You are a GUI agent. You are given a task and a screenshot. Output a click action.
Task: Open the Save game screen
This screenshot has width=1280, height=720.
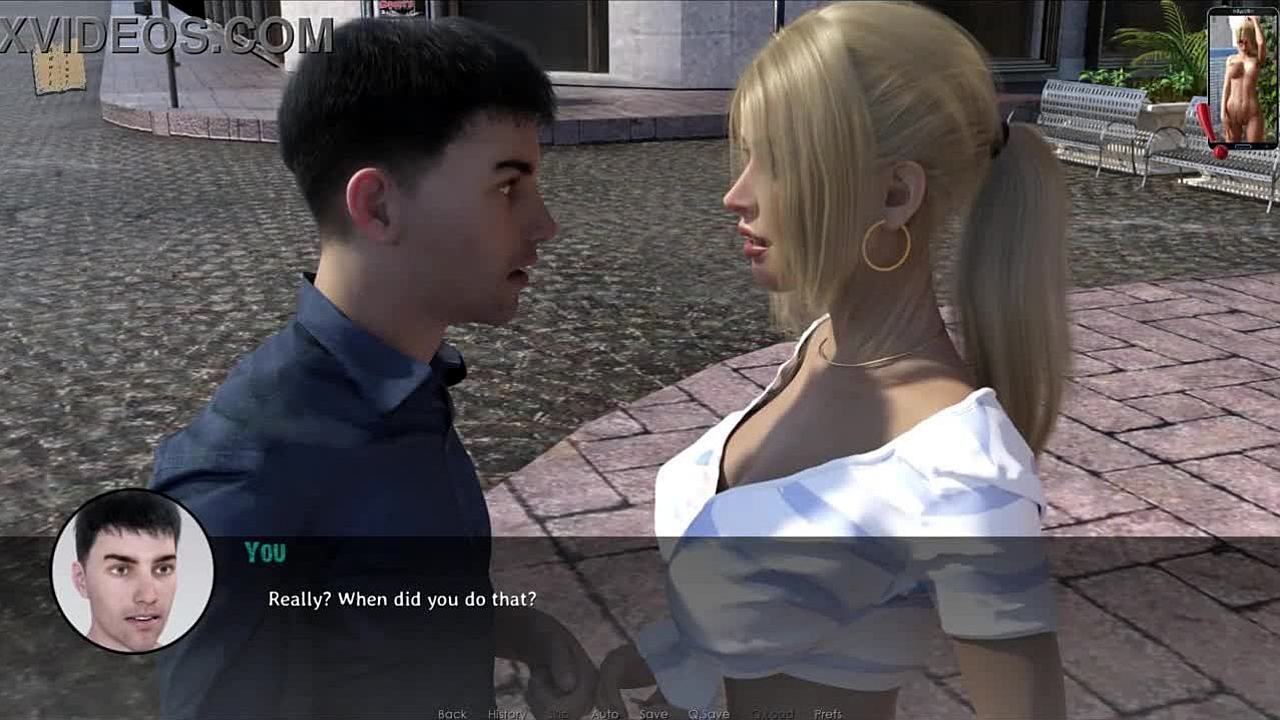pos(654,714)
